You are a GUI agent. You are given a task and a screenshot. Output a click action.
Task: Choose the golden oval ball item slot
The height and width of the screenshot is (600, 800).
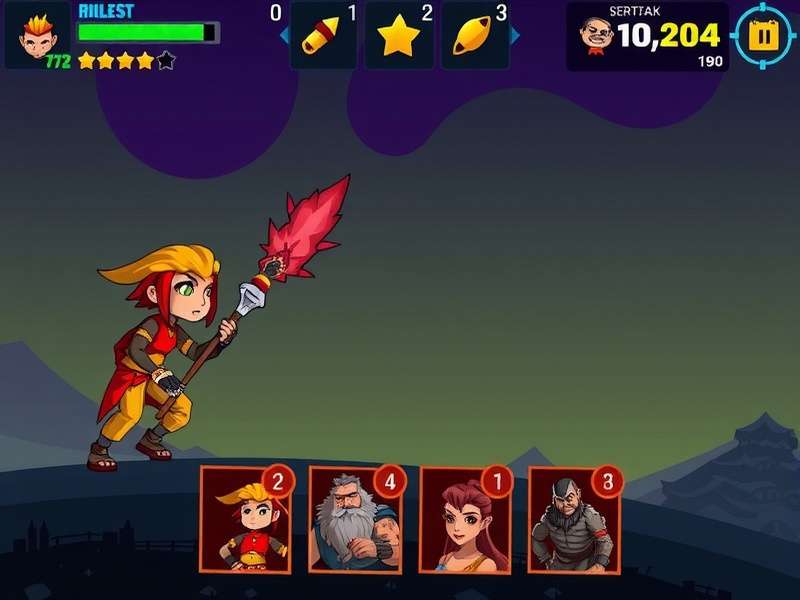[x=474, y=36]
